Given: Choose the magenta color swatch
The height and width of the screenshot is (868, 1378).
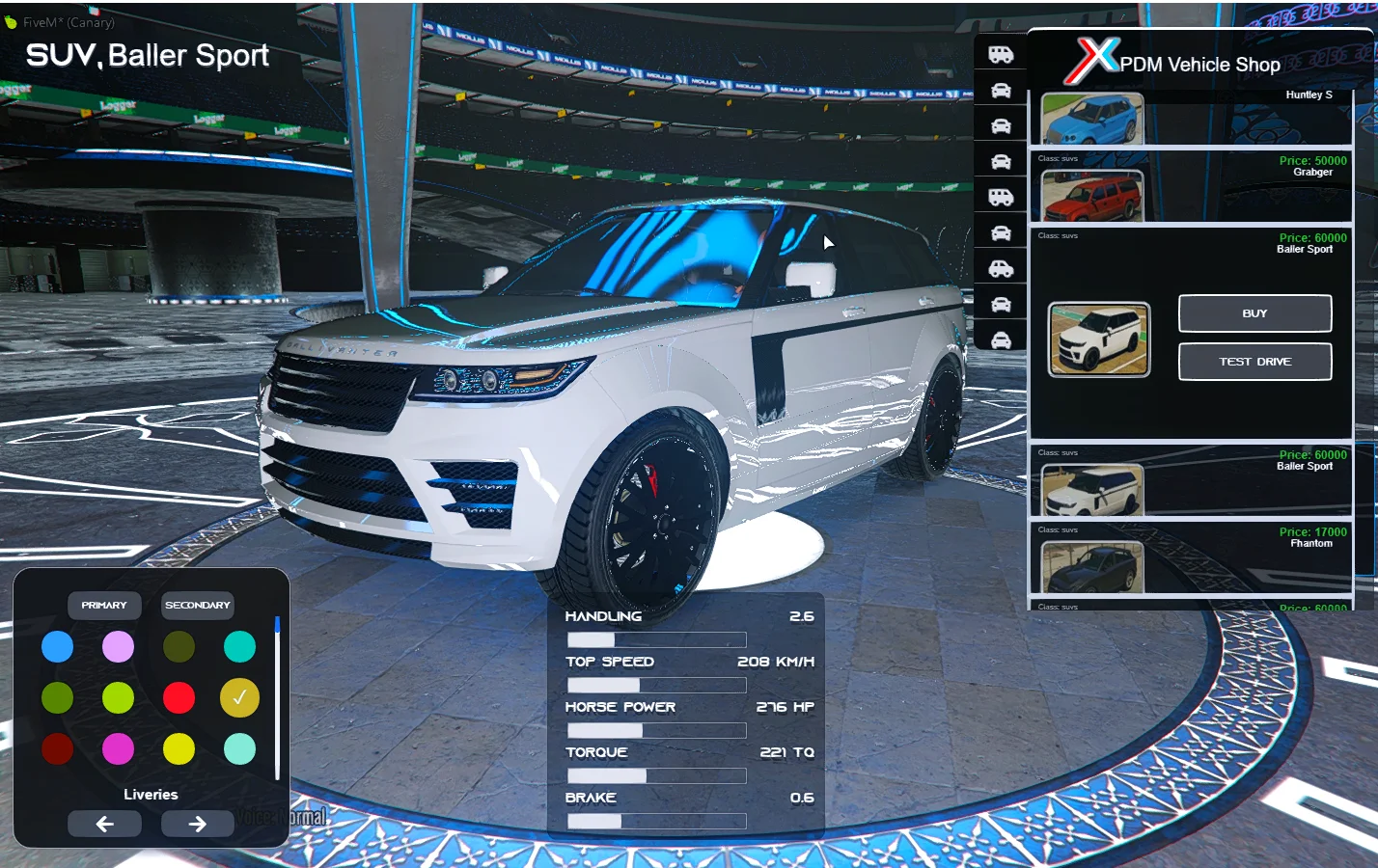Looking at the screenshot, I should click(118, 748).
